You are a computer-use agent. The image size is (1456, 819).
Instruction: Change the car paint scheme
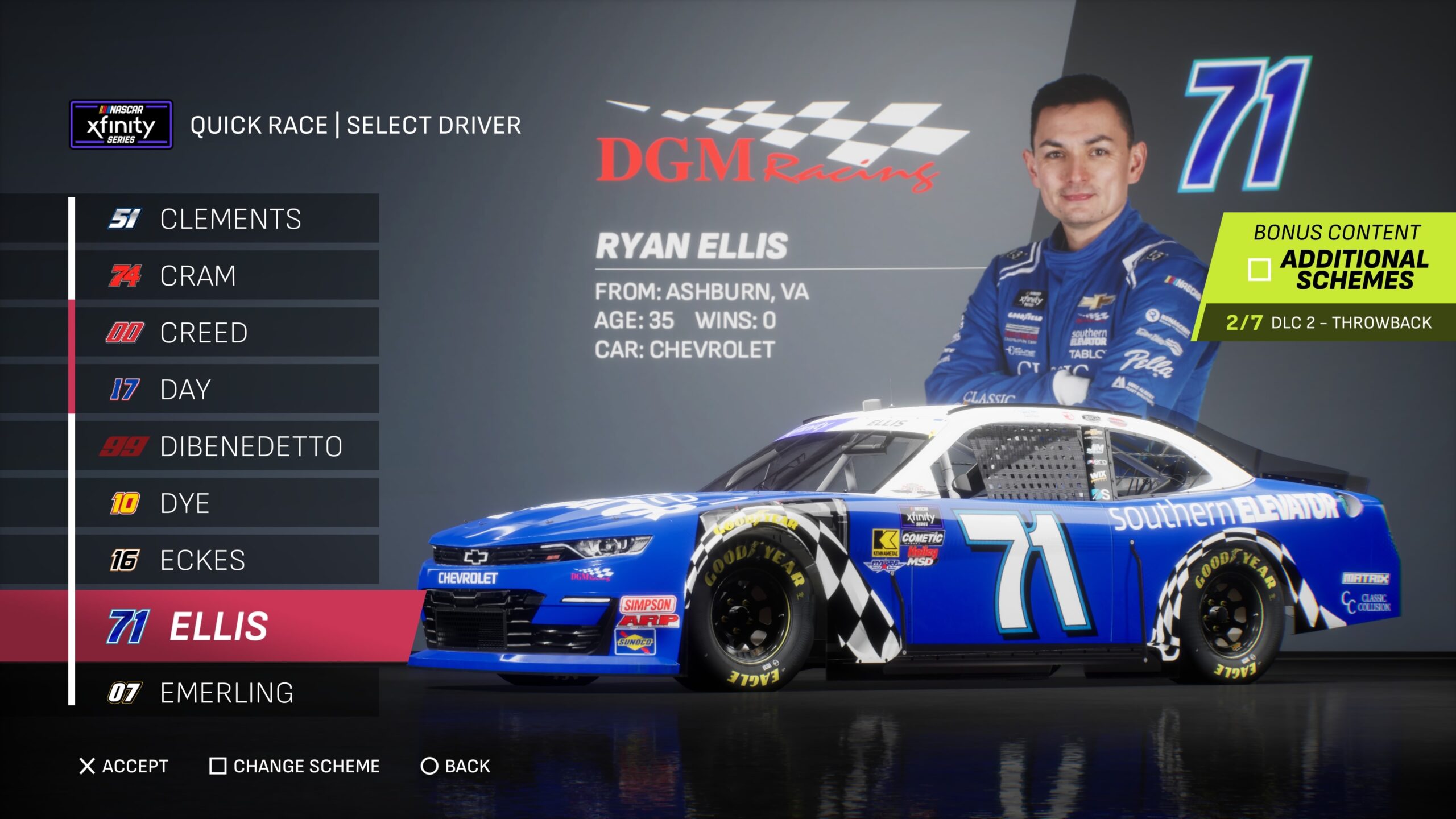295,766
